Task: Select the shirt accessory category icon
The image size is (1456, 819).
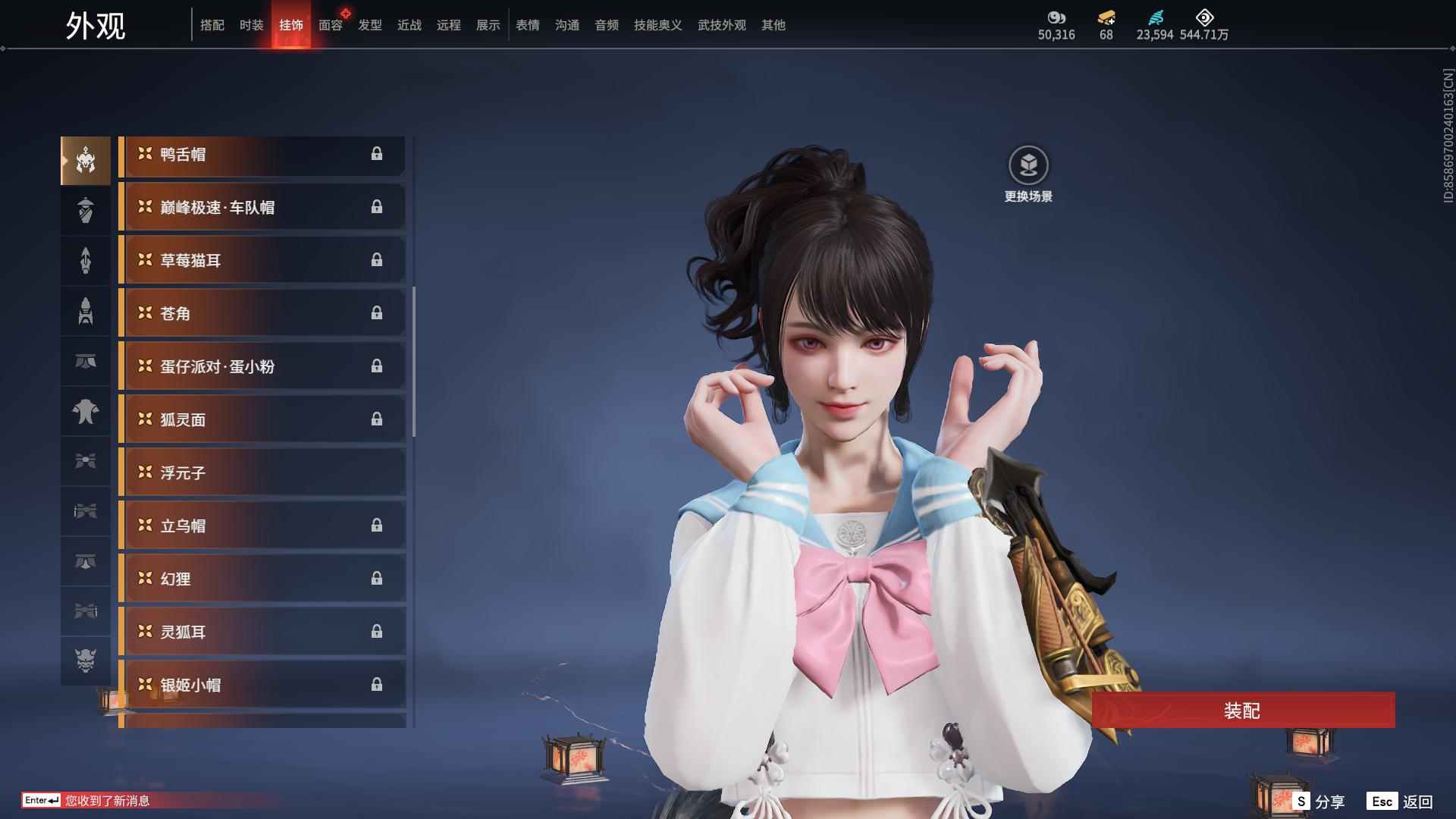Action: 86,412
